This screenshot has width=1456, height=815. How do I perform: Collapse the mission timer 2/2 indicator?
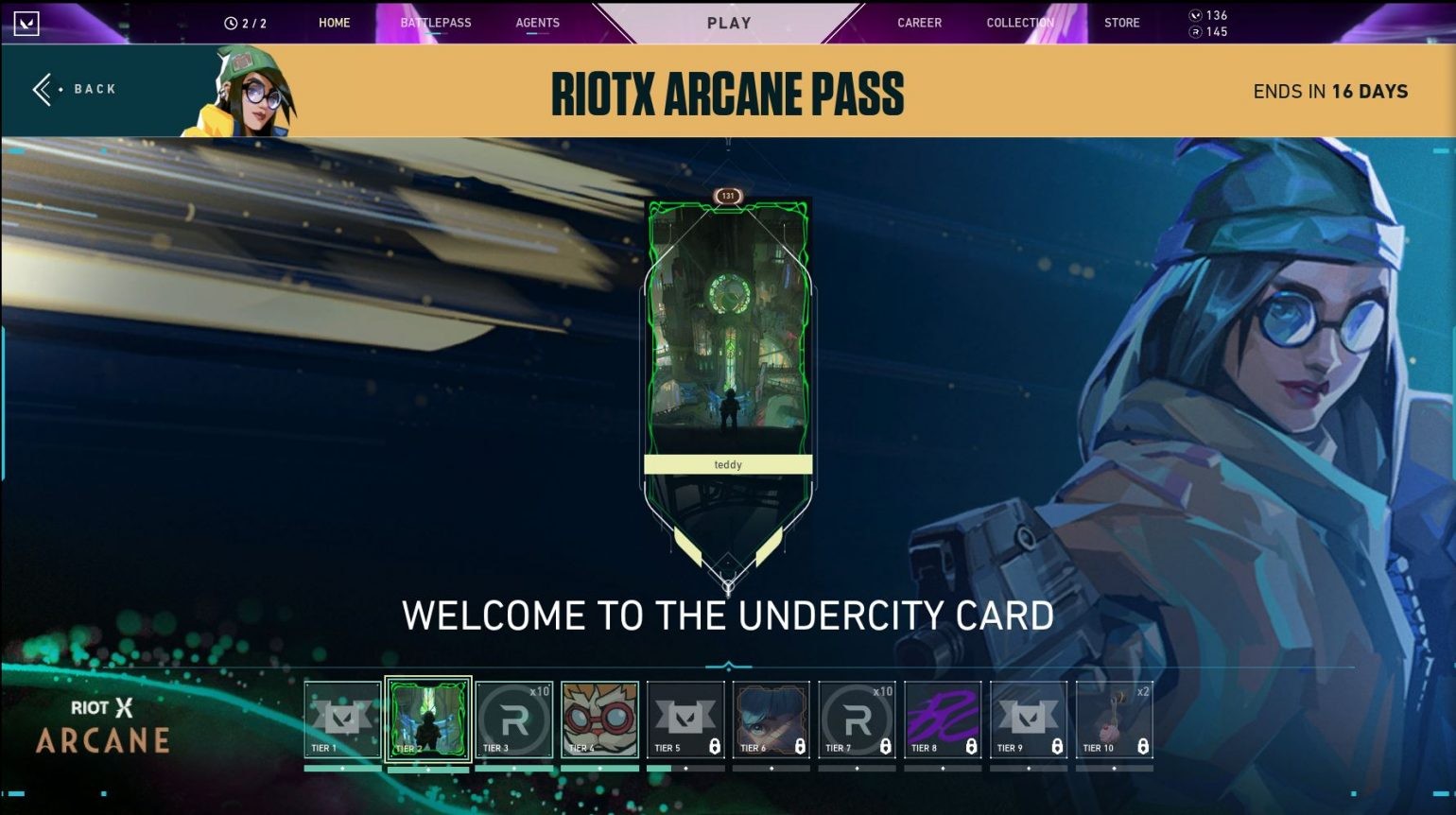[x=248, y=23]
